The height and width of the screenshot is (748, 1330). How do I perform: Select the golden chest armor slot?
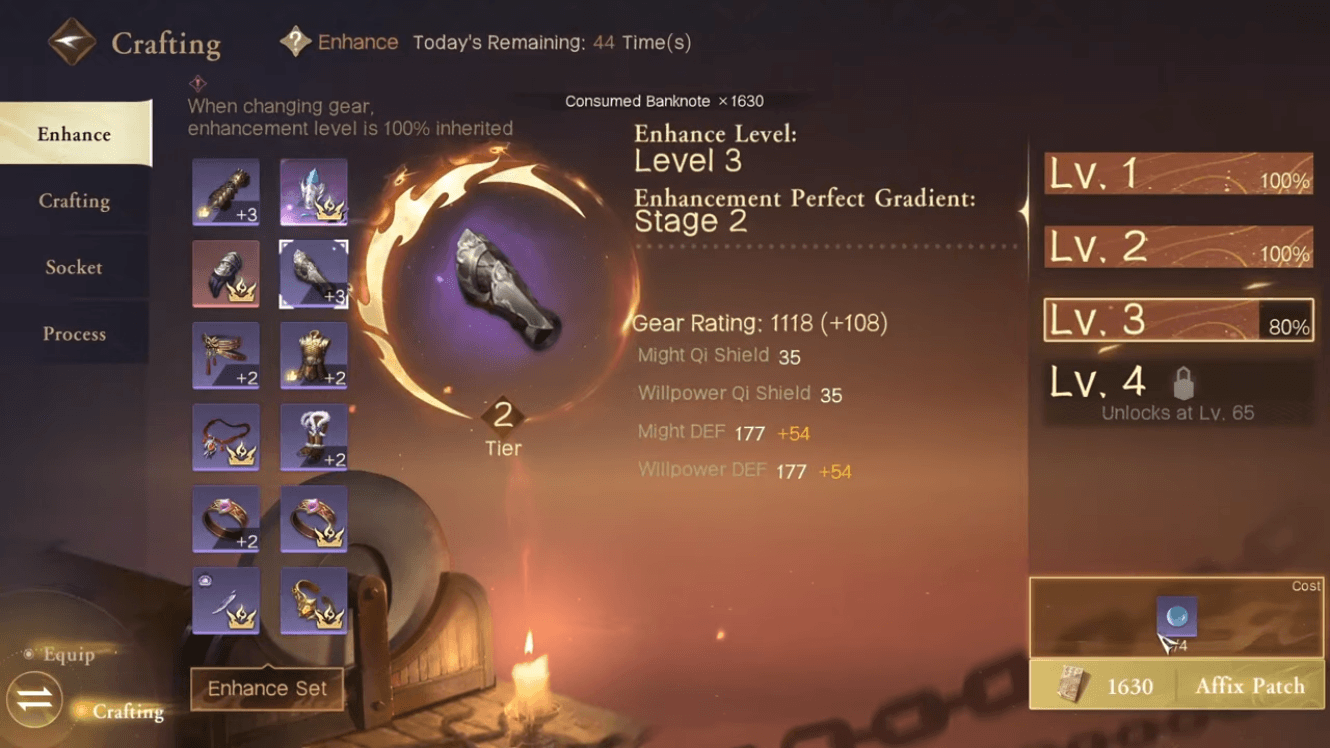[x=314, y=355]
